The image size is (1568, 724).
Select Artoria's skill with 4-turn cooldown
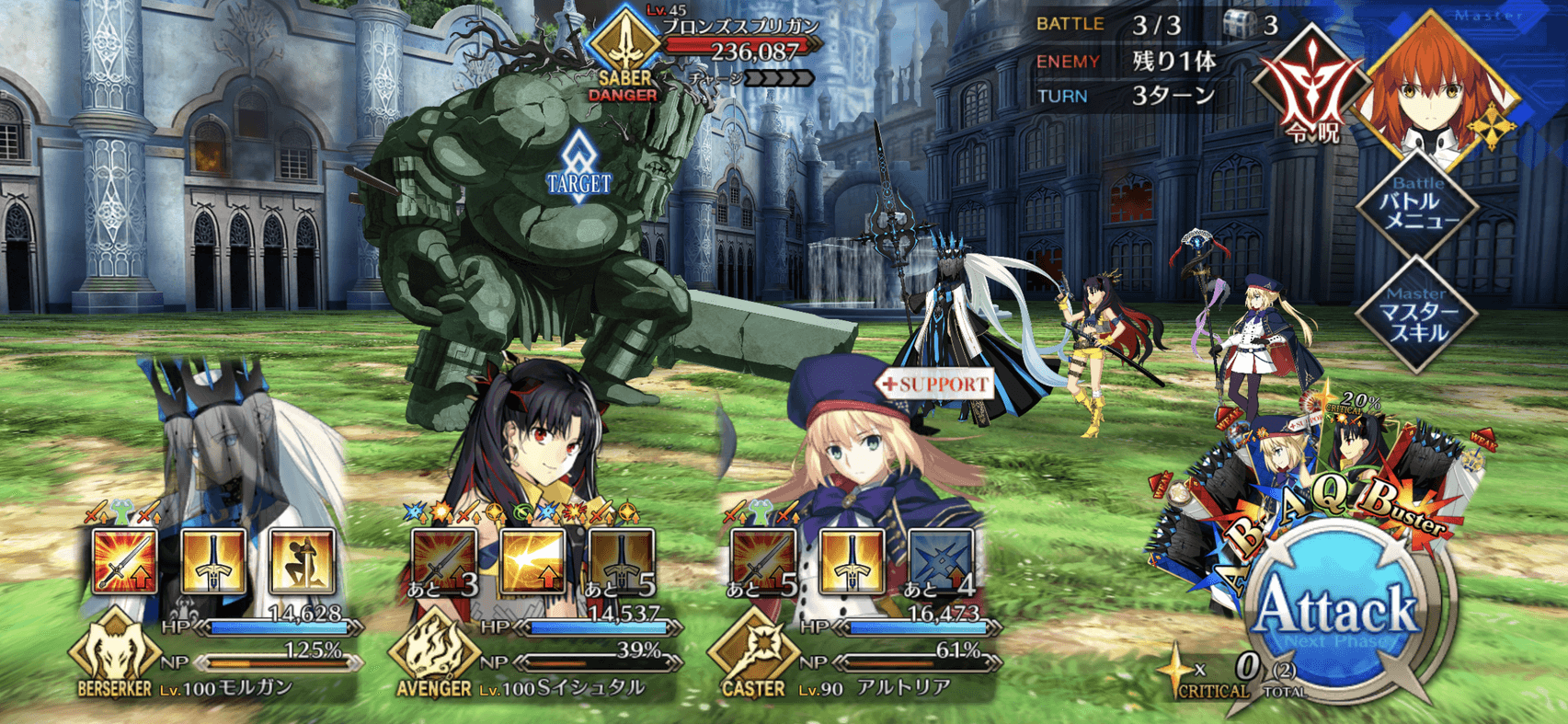pyautogui.click(x=941, y=561)
